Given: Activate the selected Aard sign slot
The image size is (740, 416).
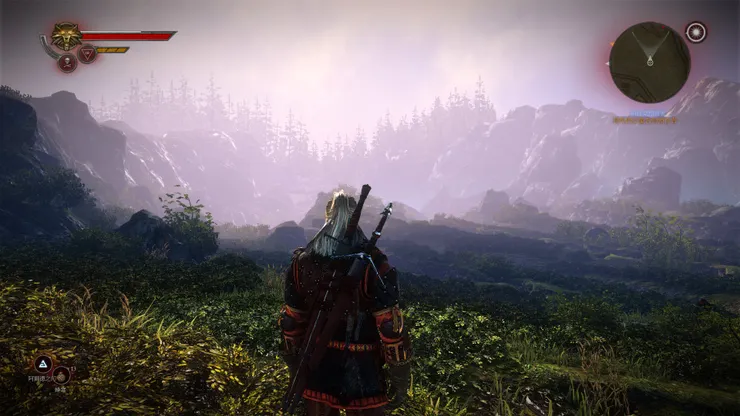Looking at the screenshot, I should tap(43, 364).
